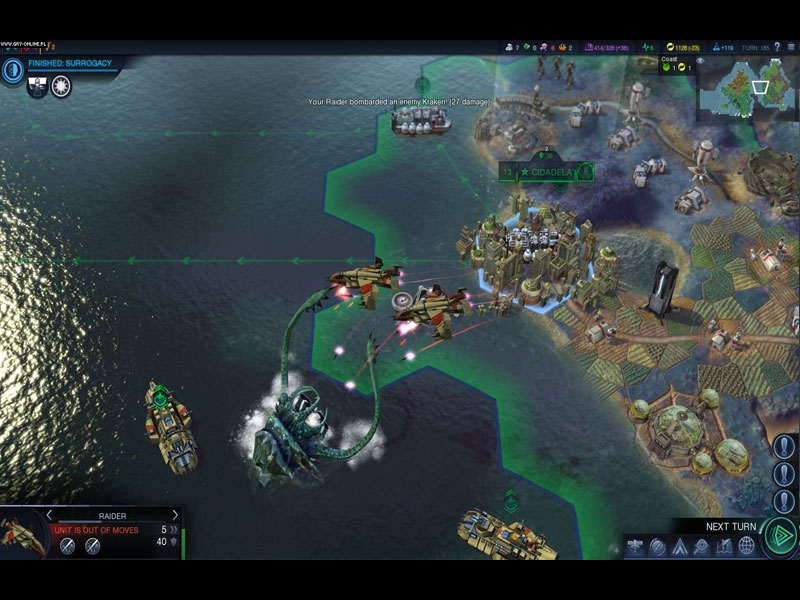The height and width of the screenshot is (600, 800).
Task: Open the orbital satellite view icon
Action: (634, 546)
